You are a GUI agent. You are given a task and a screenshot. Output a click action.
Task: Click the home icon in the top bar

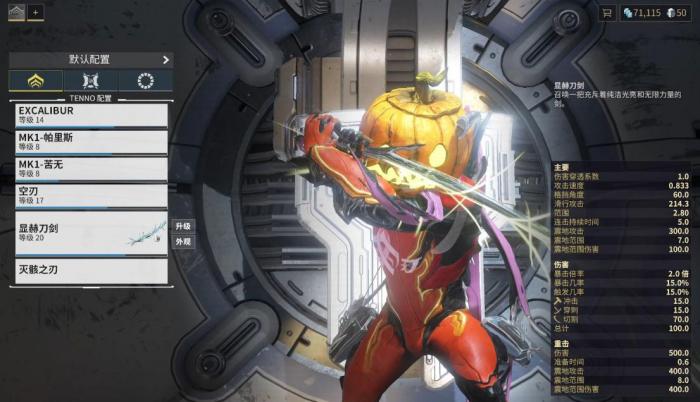pos(15,12)
